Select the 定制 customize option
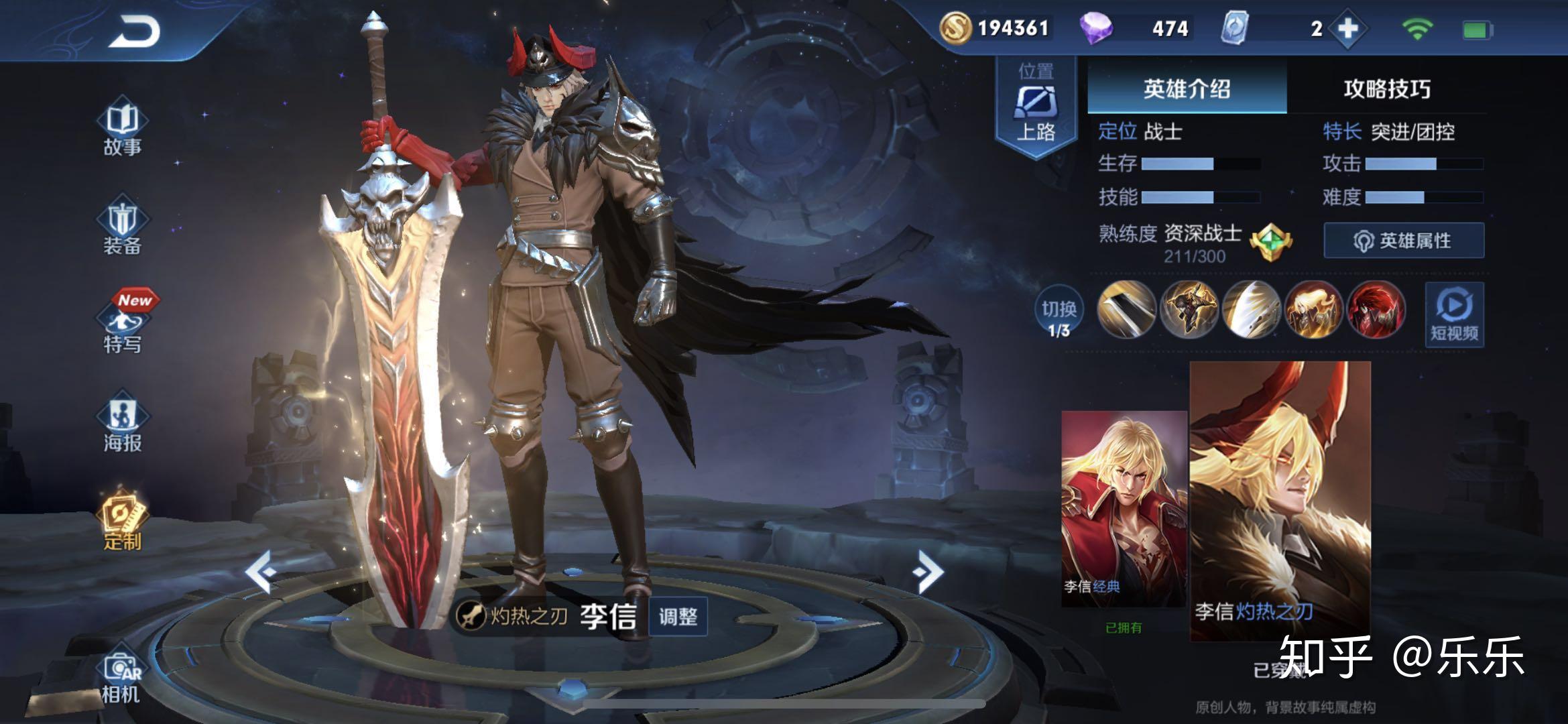Screen dimensions: 1568x724 [123, 523]
